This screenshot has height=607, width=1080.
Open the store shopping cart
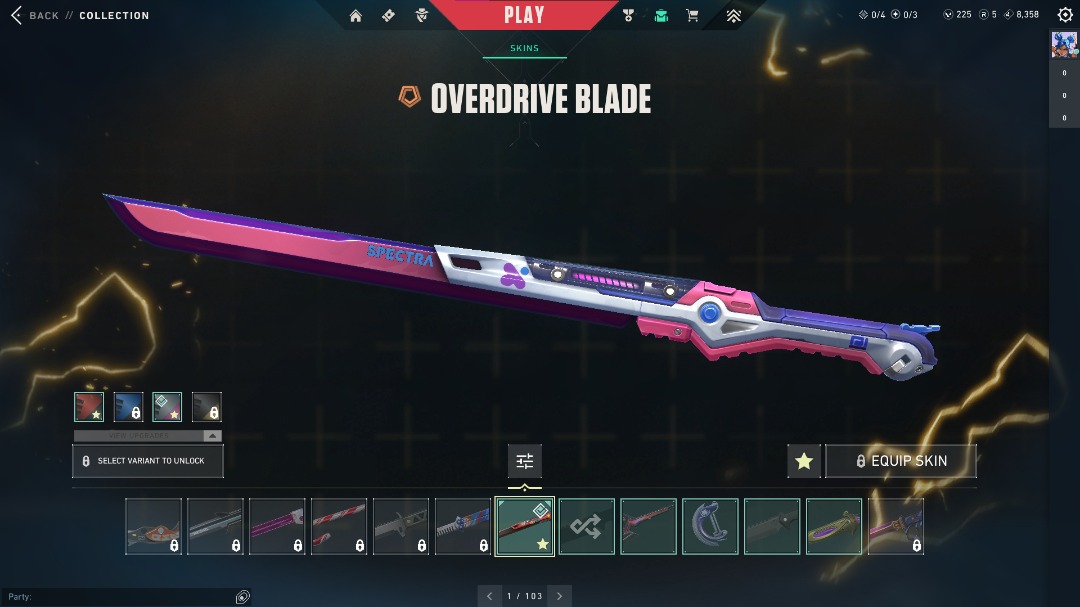coord(692,16)
